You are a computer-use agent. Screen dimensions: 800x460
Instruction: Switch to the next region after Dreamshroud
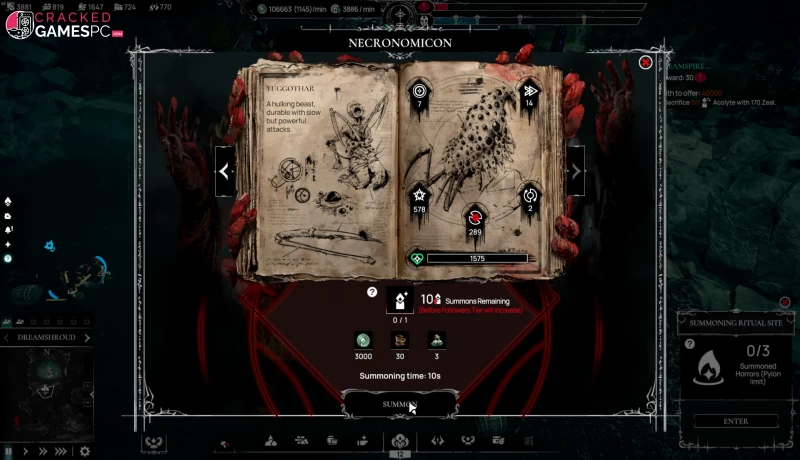(x=87, y=338)
